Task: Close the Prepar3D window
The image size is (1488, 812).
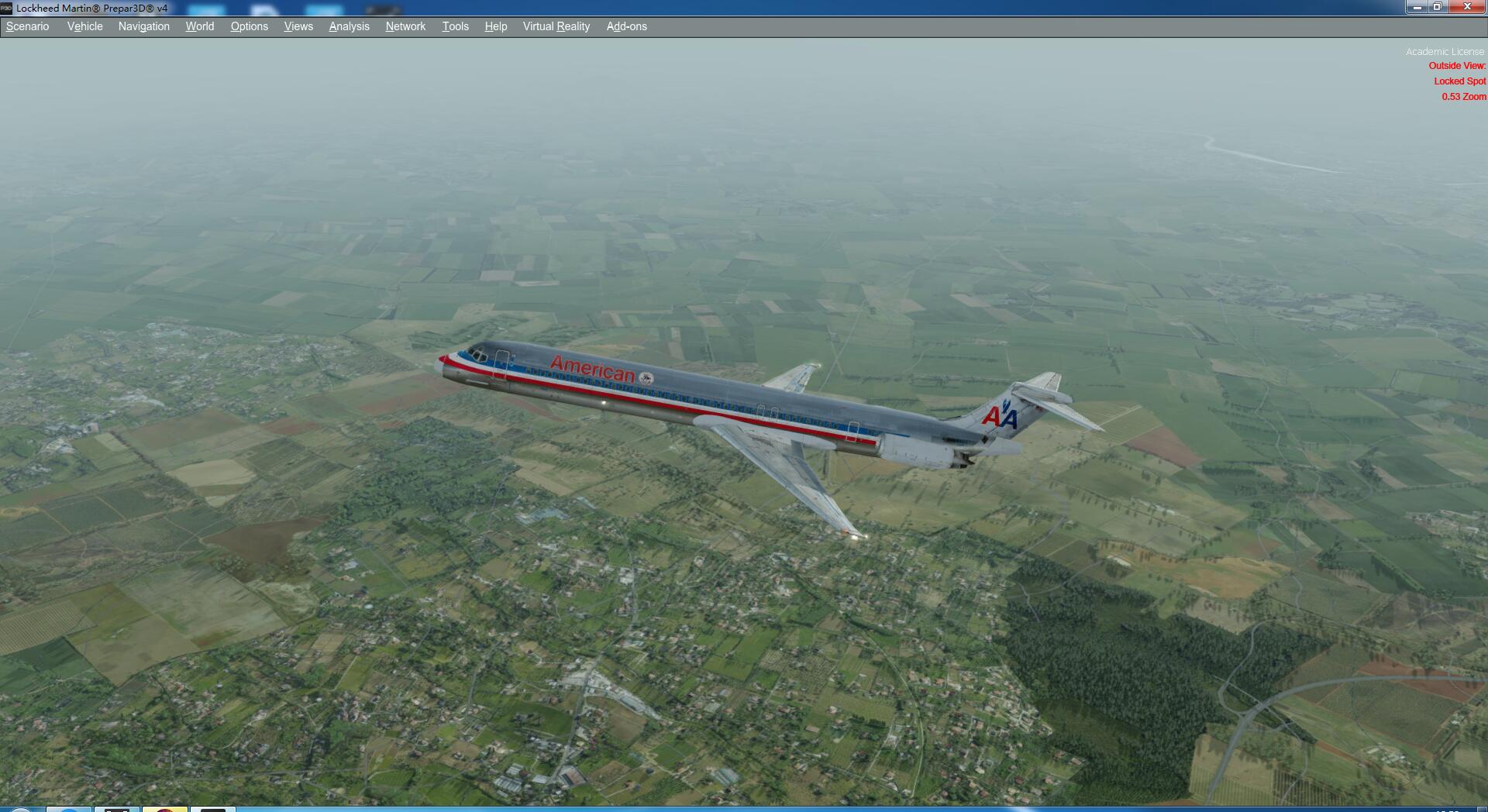Action: [x=1467, y=7]
